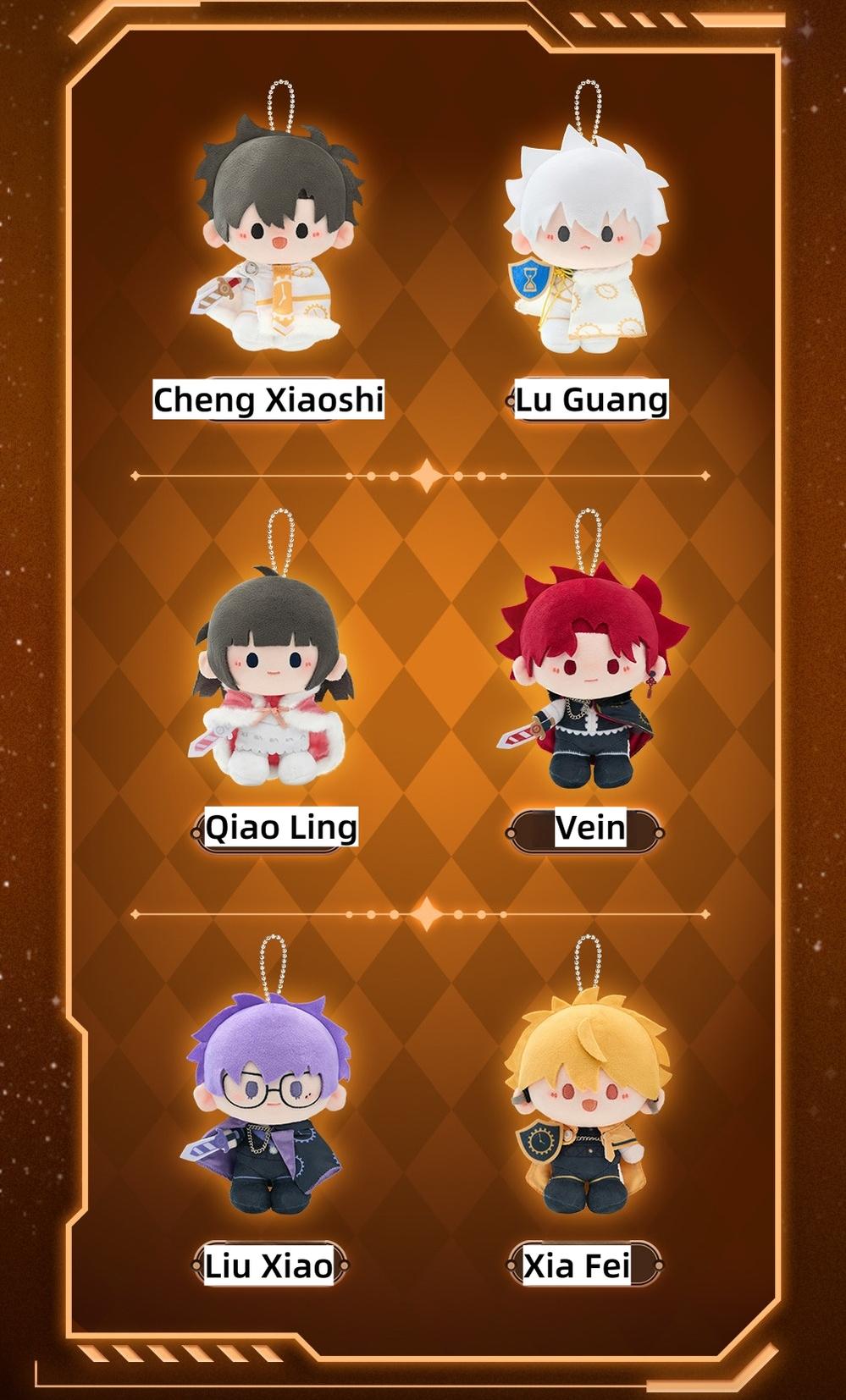The height and width of the screenshot is (1400, 846).
Task: Pick the Qiao Ling plush doll
Action: 271,677
